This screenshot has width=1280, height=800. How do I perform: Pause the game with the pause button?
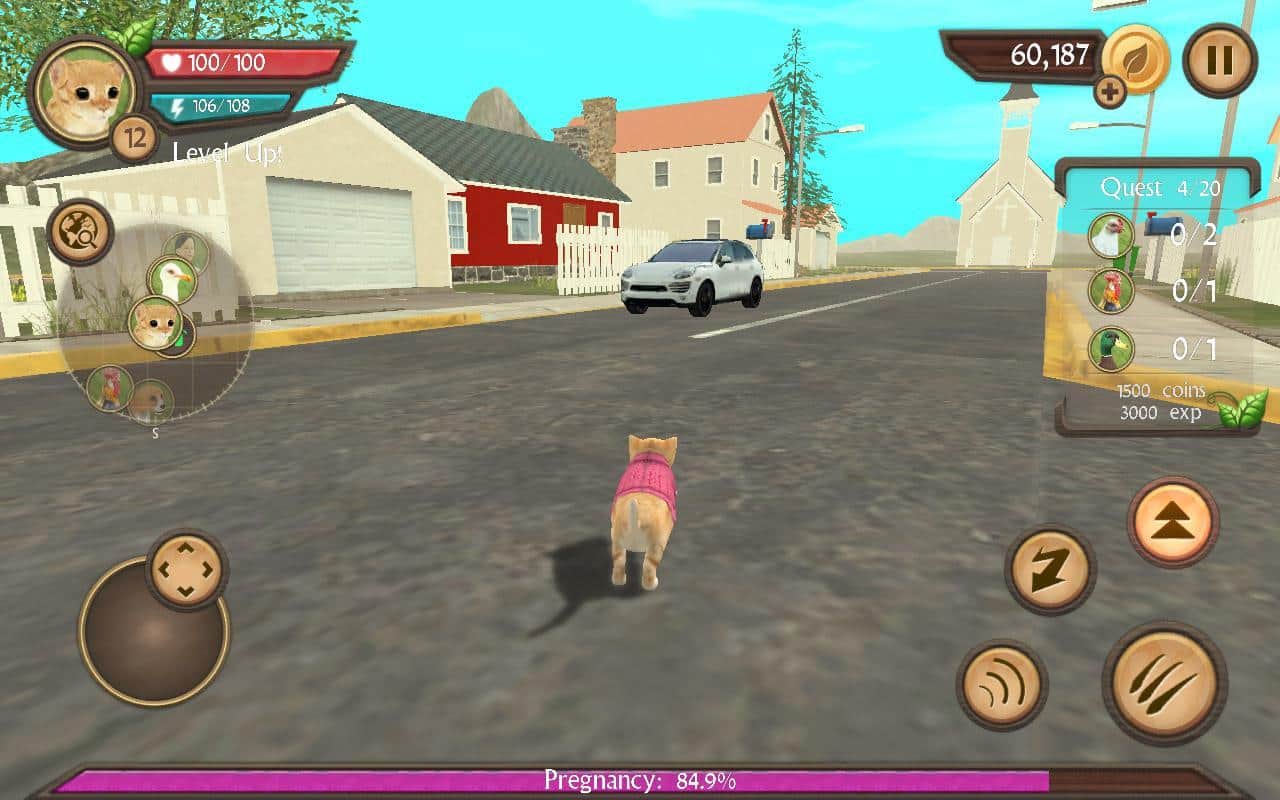pyautogui.click(x=1219, y=61)
